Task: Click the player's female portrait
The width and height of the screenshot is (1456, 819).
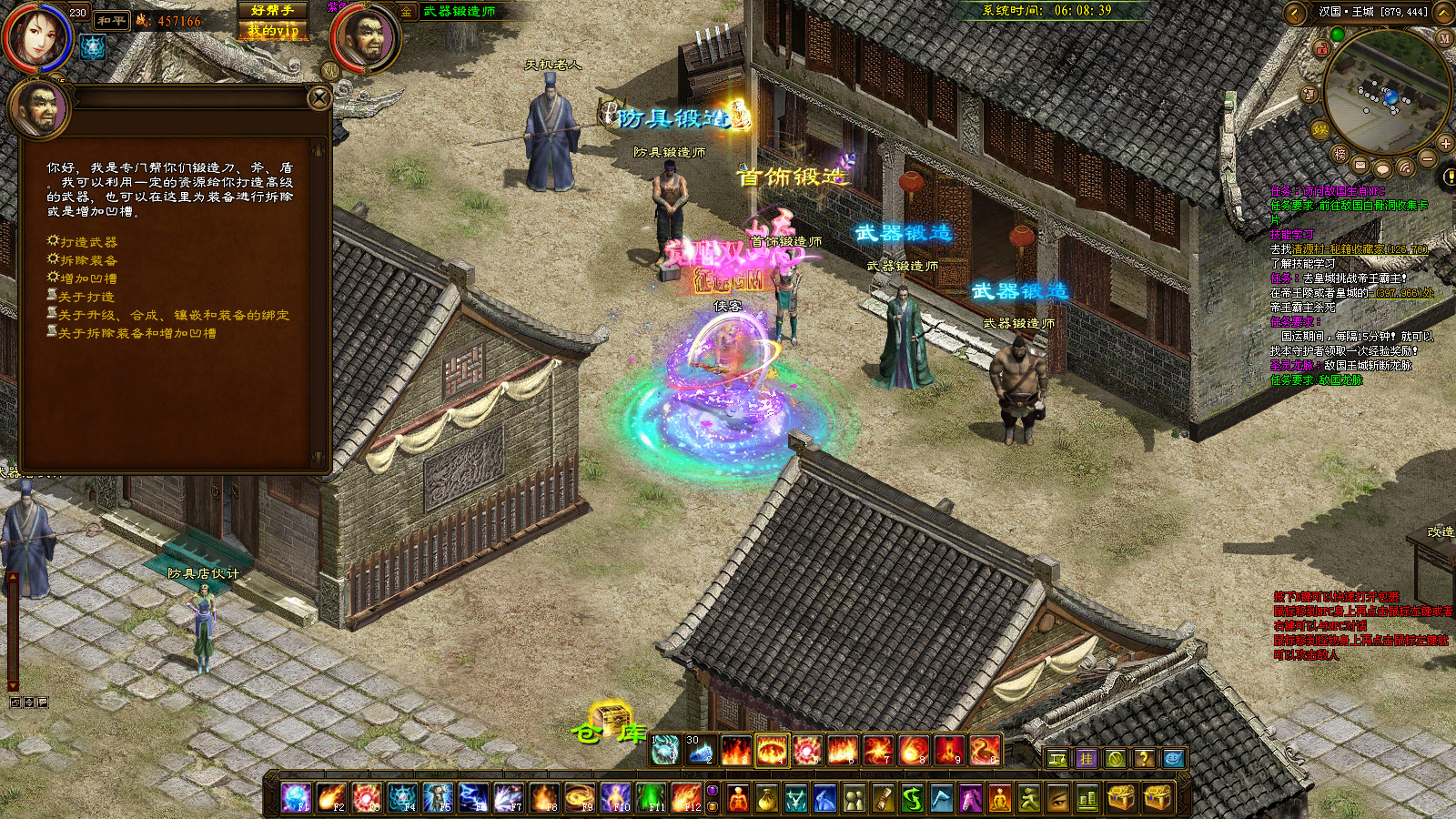Action: 35,36
